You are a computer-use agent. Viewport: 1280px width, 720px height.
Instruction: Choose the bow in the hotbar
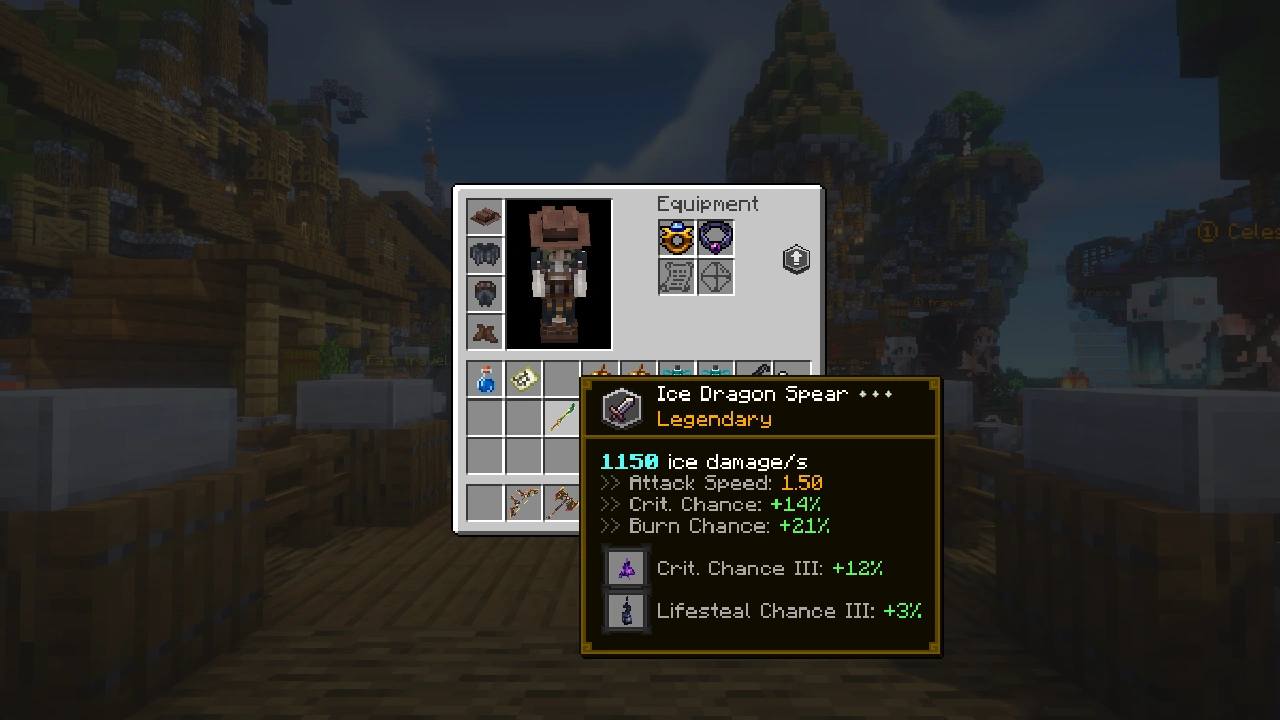pos(523,501)
